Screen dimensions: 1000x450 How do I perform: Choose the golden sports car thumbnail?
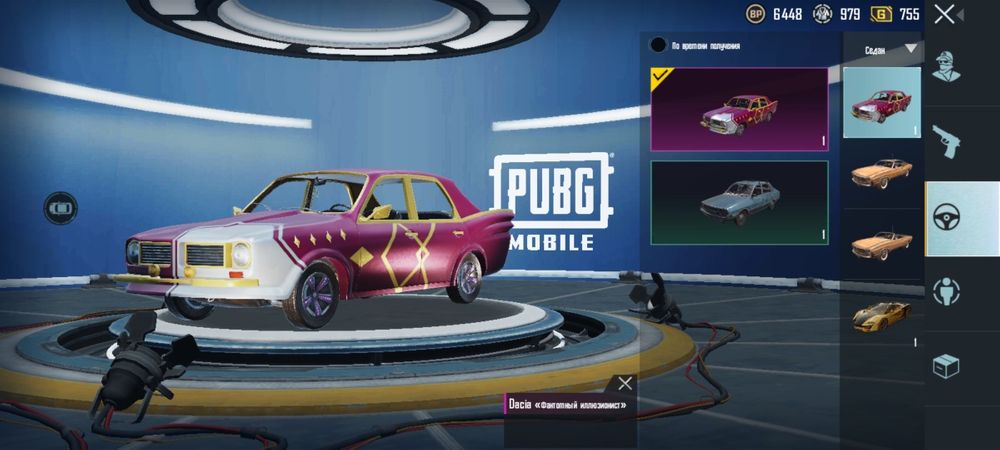tap(881, 315)
